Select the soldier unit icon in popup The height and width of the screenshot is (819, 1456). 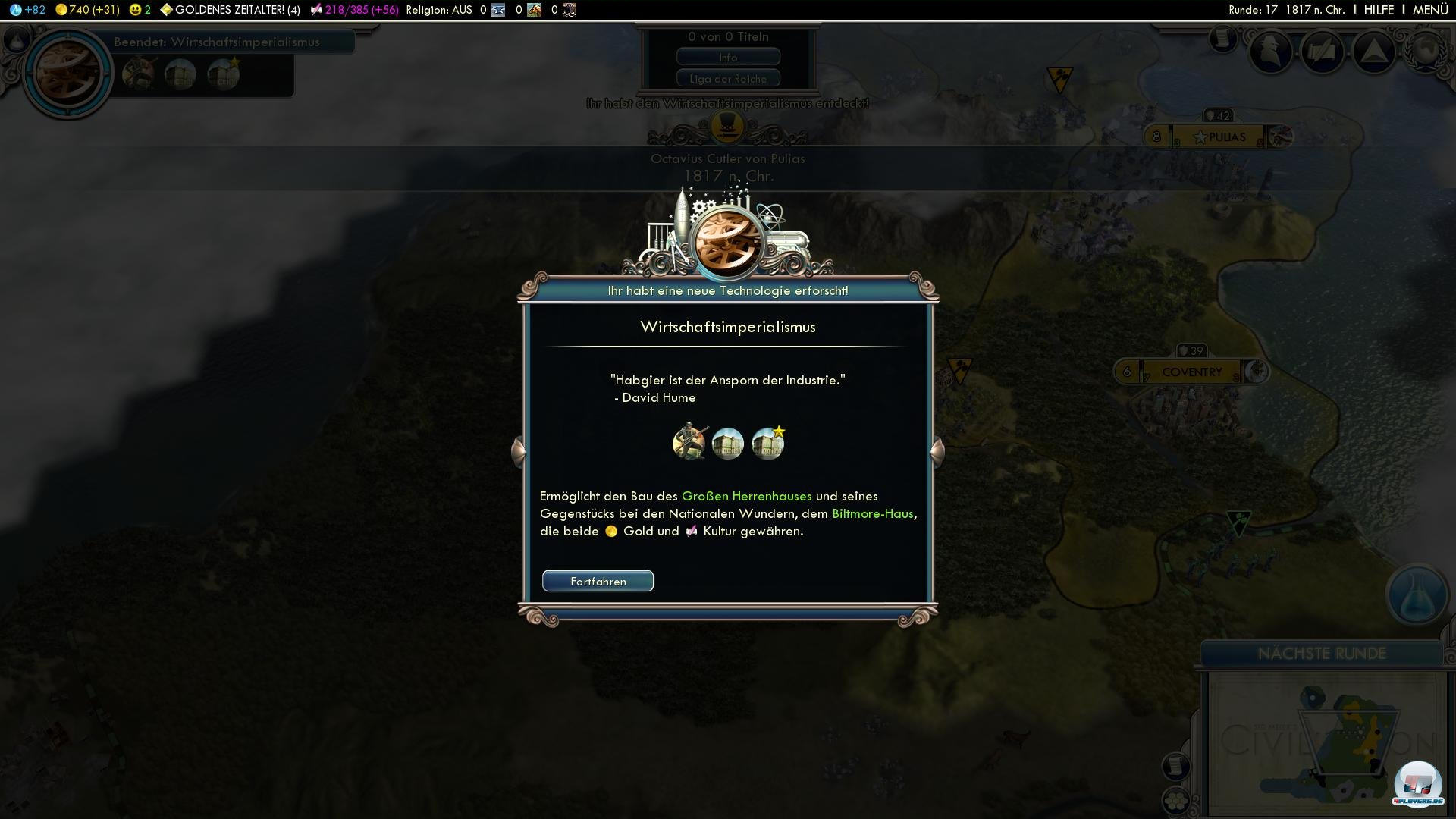689,443
